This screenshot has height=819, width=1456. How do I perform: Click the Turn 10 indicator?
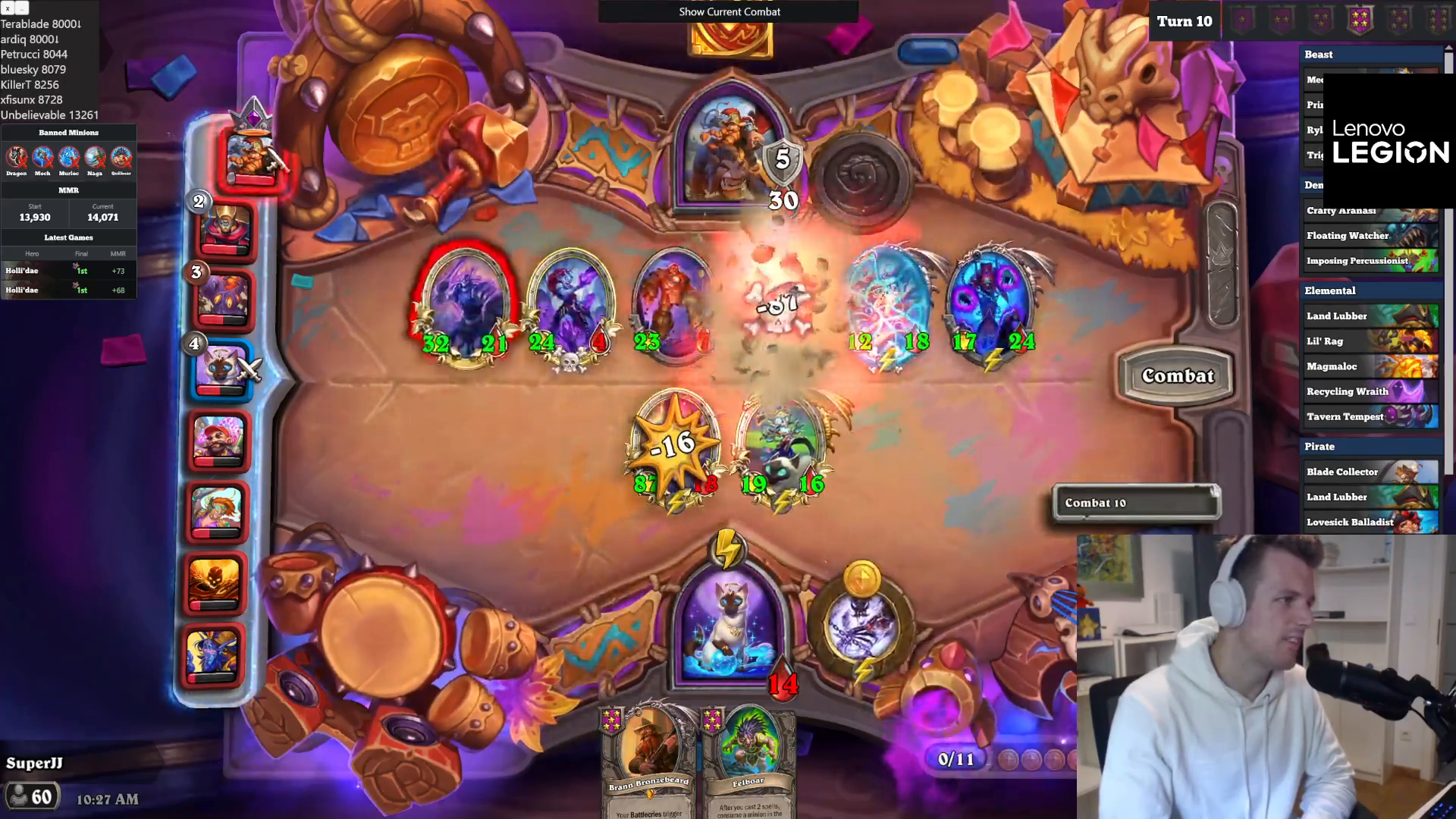pyautogui.click(x=1184, y=21)
